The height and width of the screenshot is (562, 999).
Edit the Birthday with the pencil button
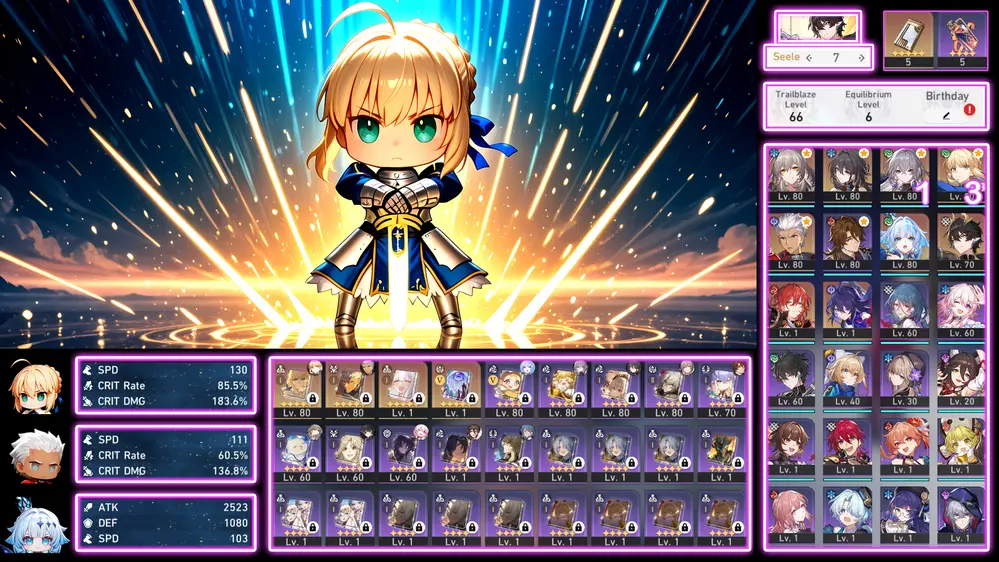946,116
